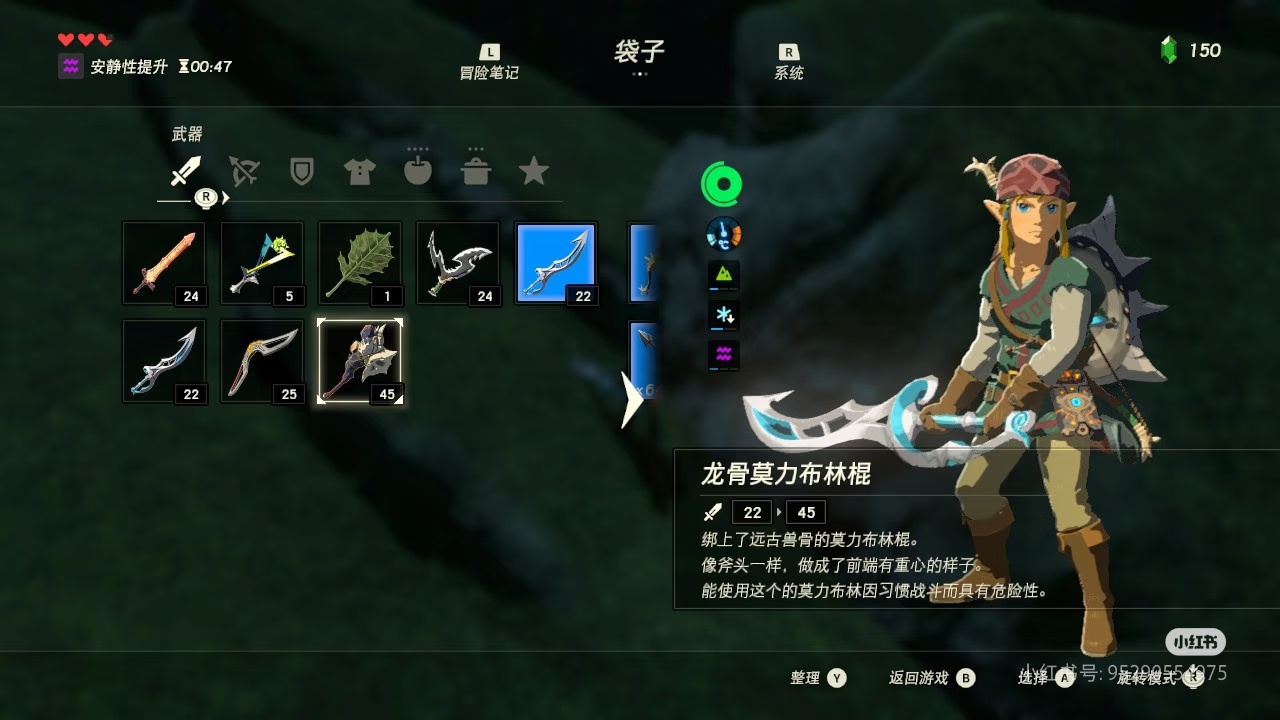Click the white arrow to next inventory page
The height and width of the screenshot is (720, 1280).
632,400
